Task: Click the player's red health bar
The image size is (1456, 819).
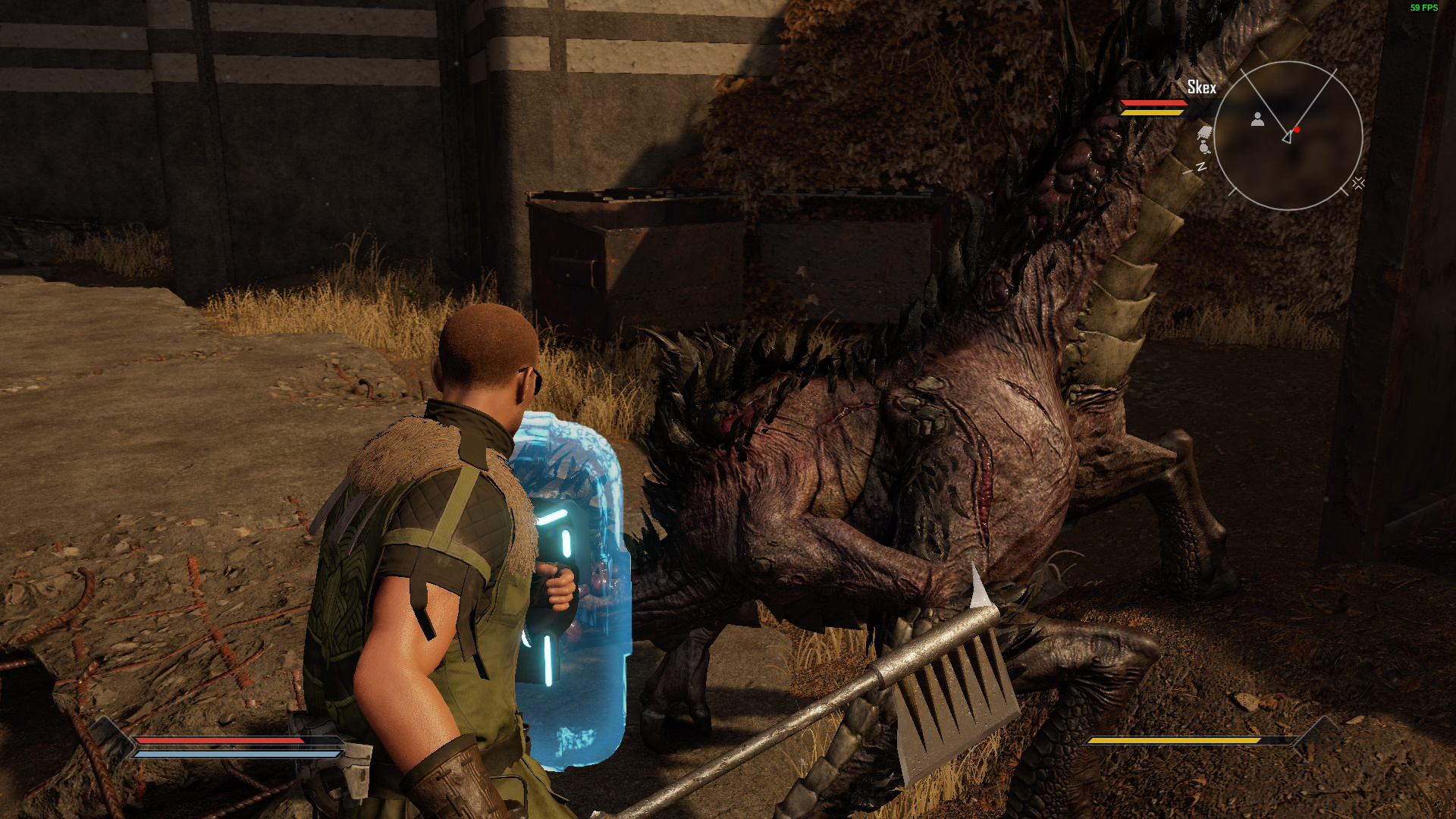Action: coord(220,741)
